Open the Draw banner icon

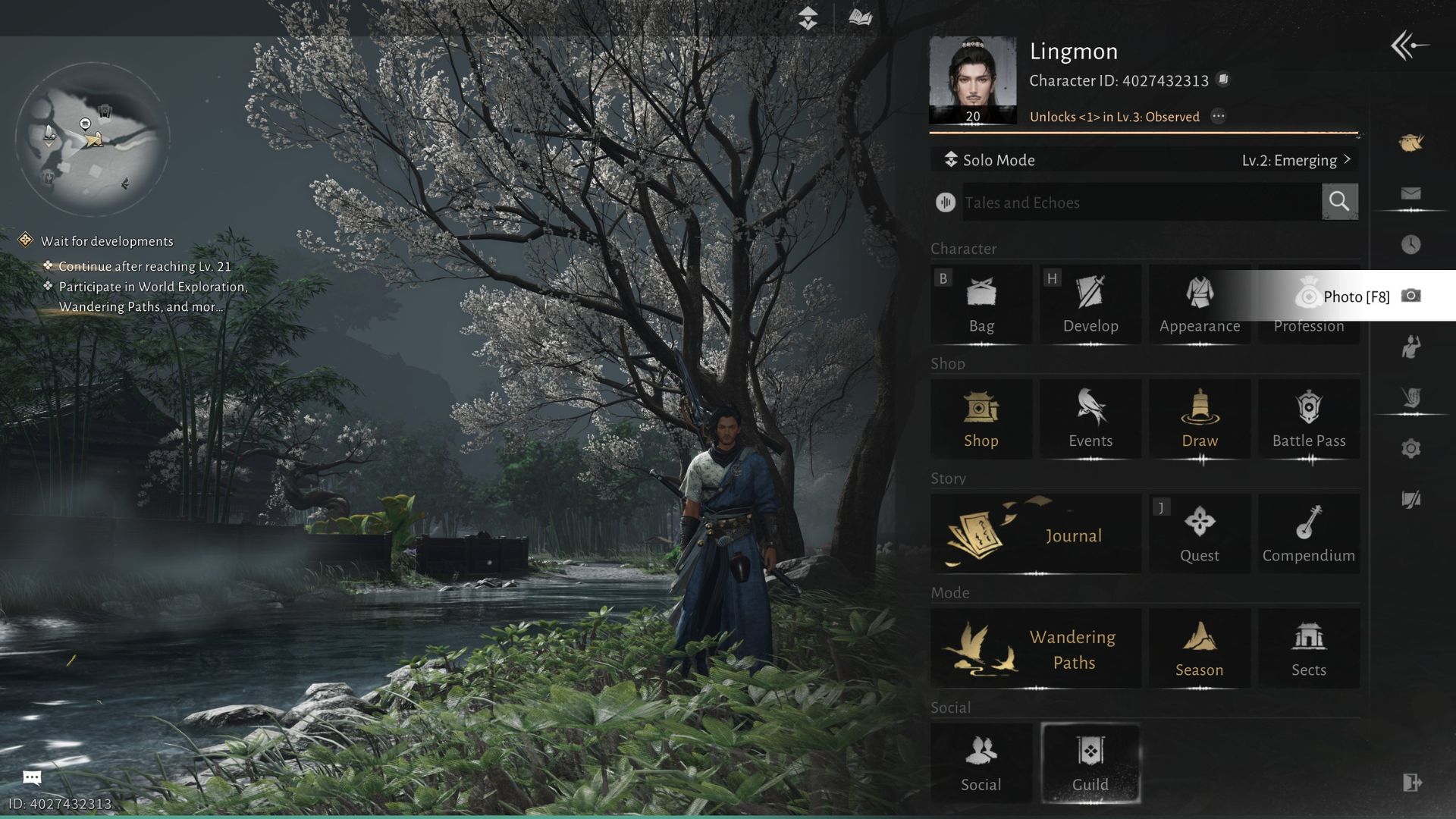click(1199, 419)
